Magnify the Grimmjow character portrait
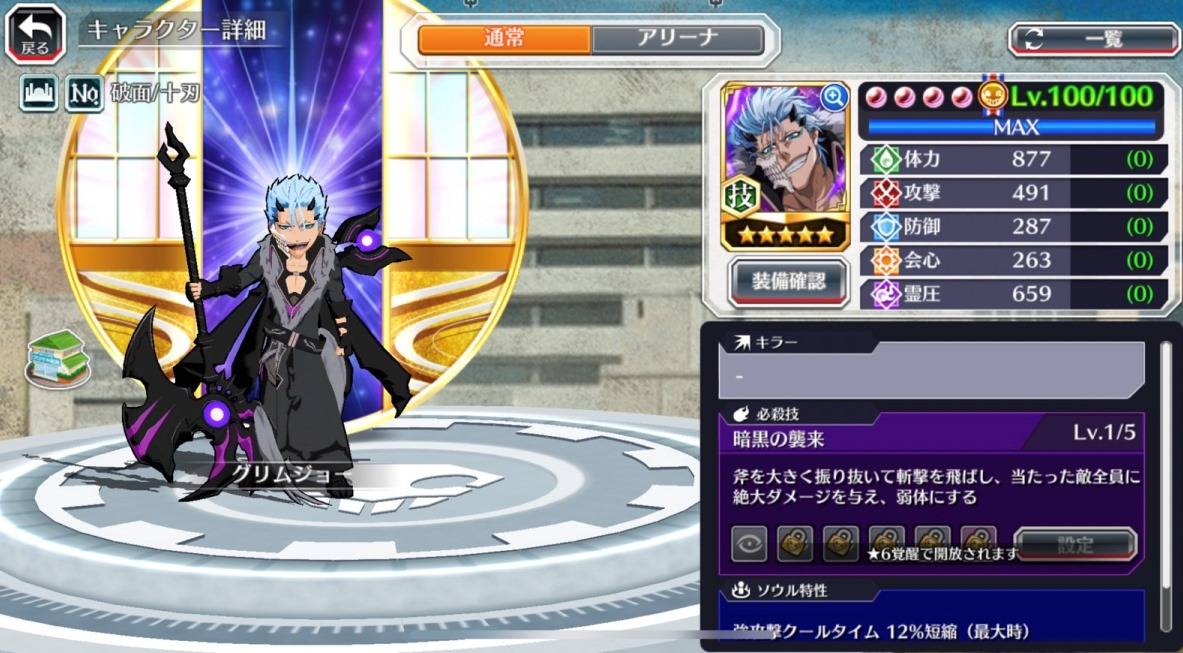Viewport: 1183px width, 653px height. pyautogui.click(x=833, y=96)
